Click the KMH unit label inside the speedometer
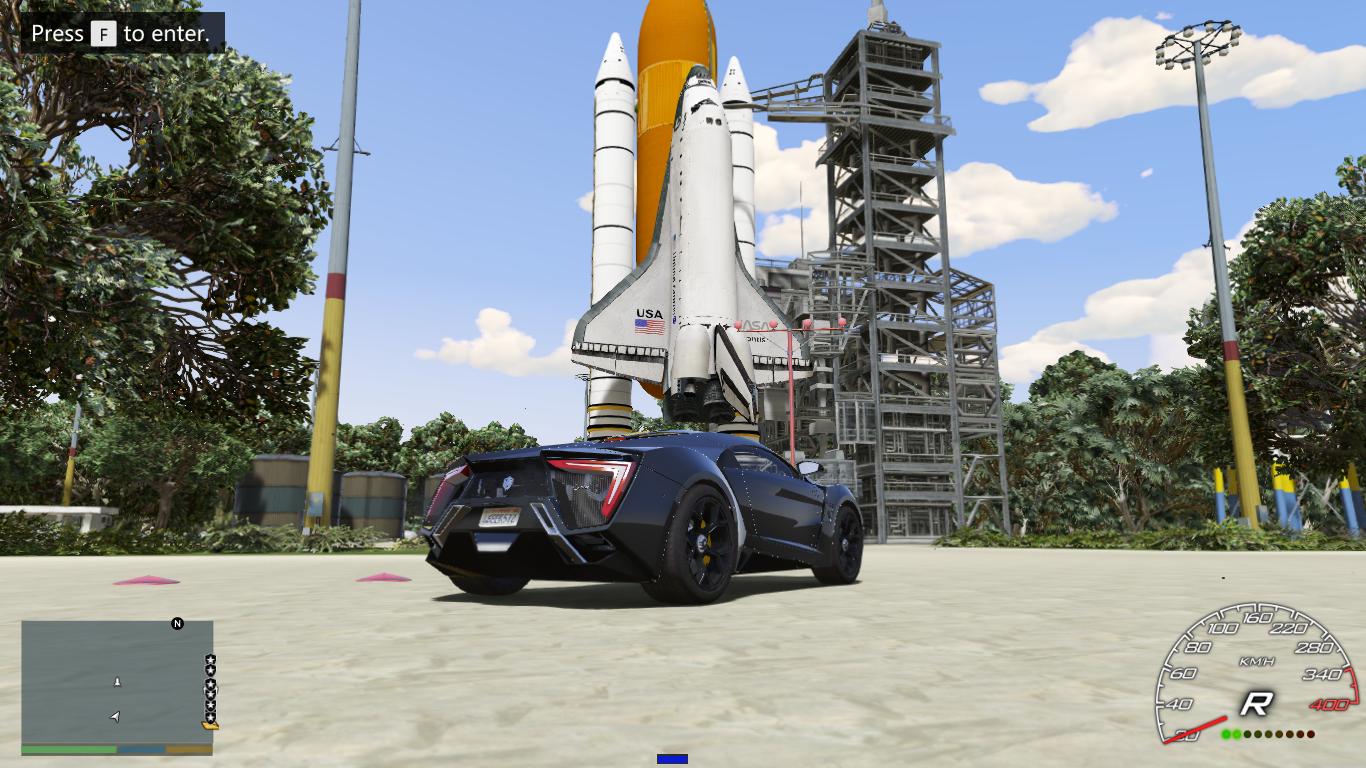The height and width of the screenshot is (768, 1366). pos(1258,660)
